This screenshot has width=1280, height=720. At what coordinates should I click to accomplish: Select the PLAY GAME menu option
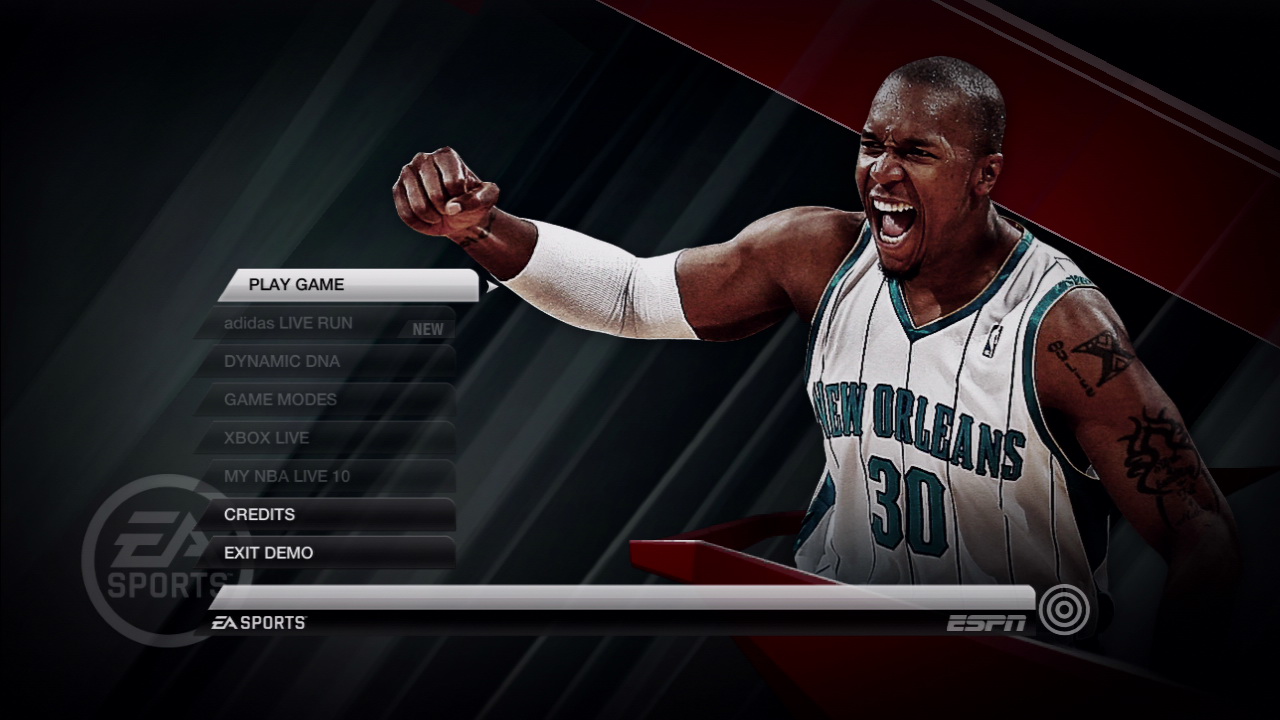(296, 284)
